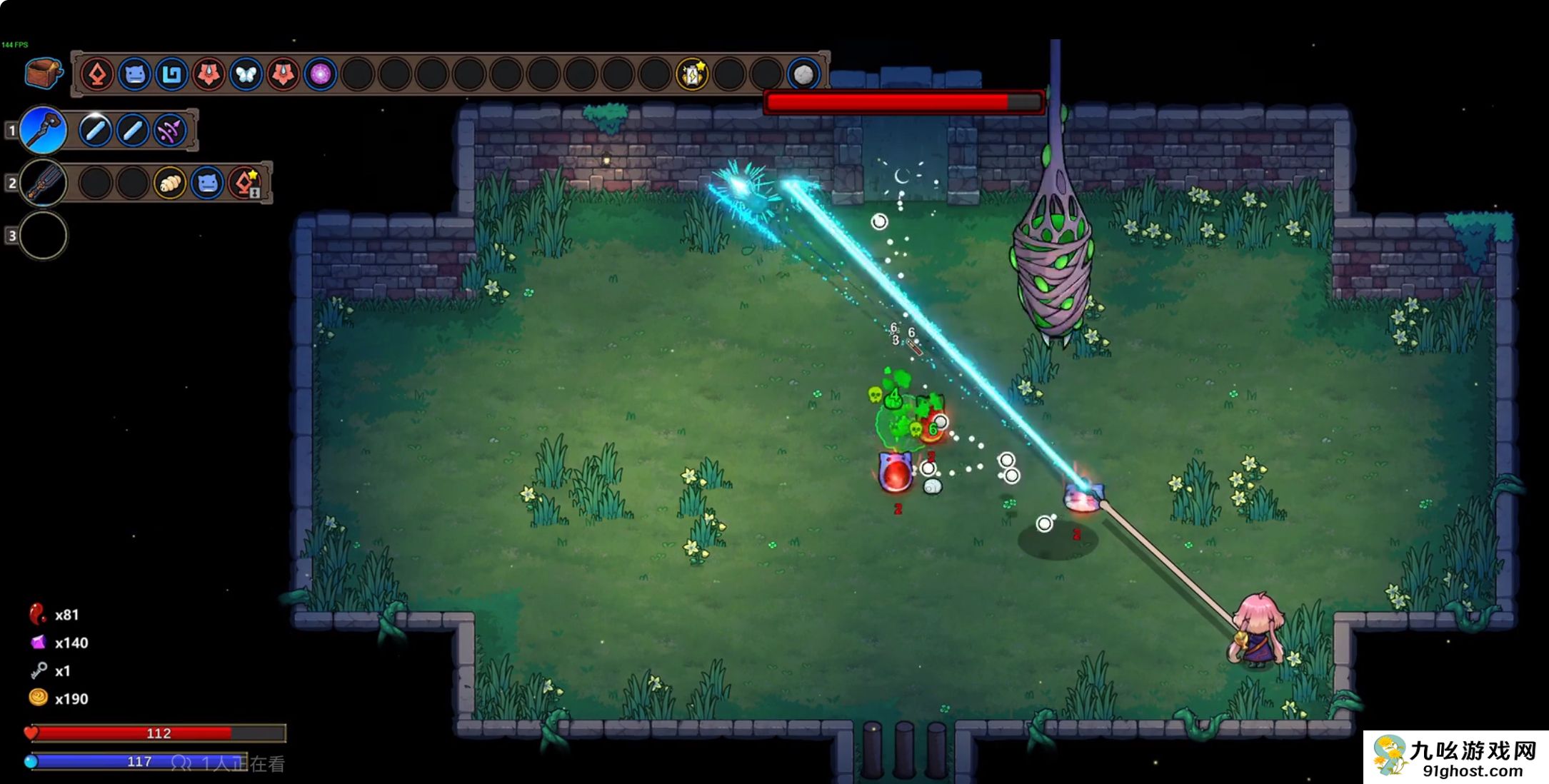This screenshot has width=1549, height=784.
Task: Open the treasure chest inventory icon
Action: [42, 74]
